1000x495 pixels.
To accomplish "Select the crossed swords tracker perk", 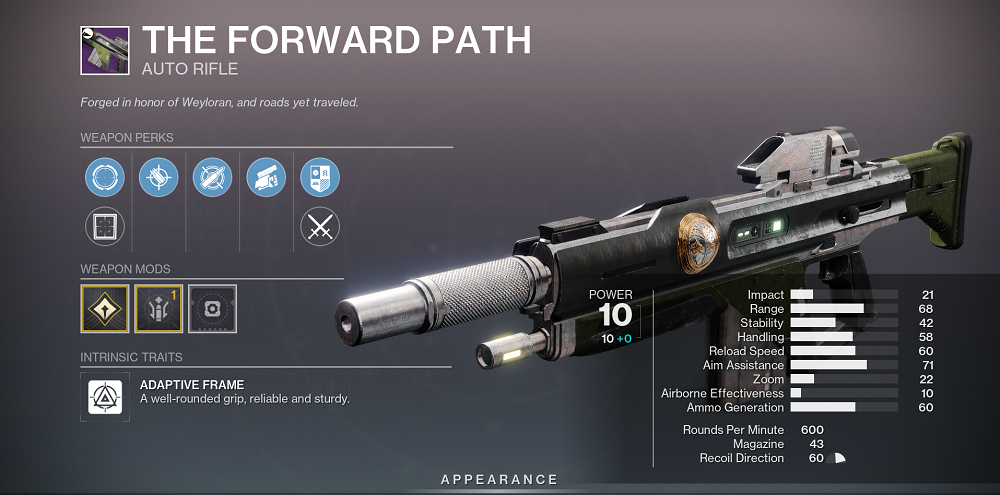I will click(x=320, y=227).
